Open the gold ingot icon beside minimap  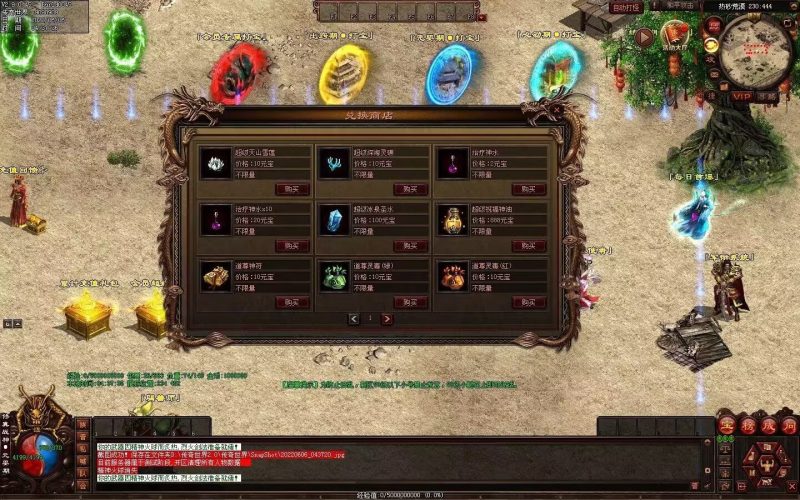pyautogui.click(x=711, y=45)
